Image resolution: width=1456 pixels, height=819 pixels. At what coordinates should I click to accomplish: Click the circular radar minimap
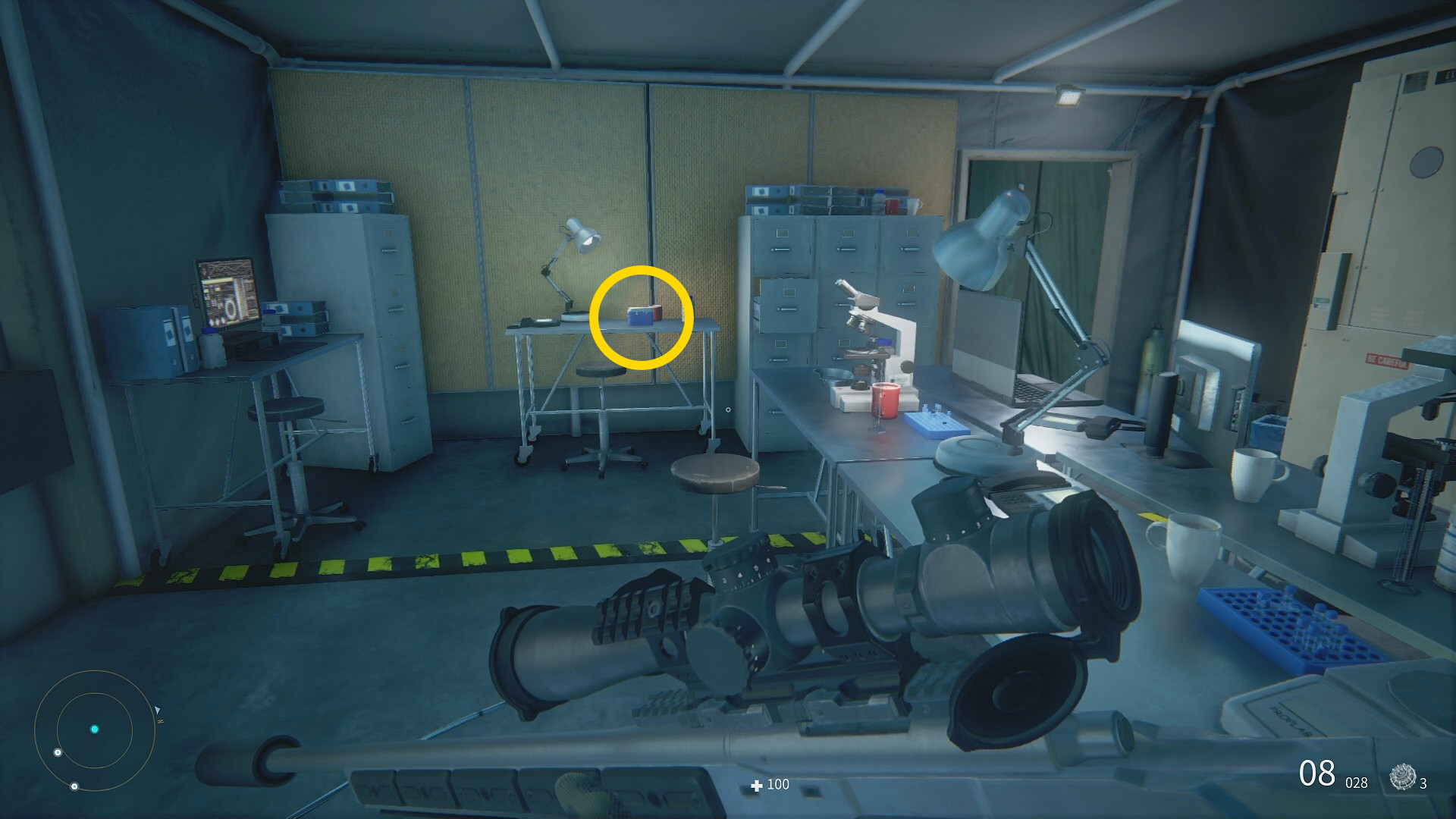pos(95,730)
